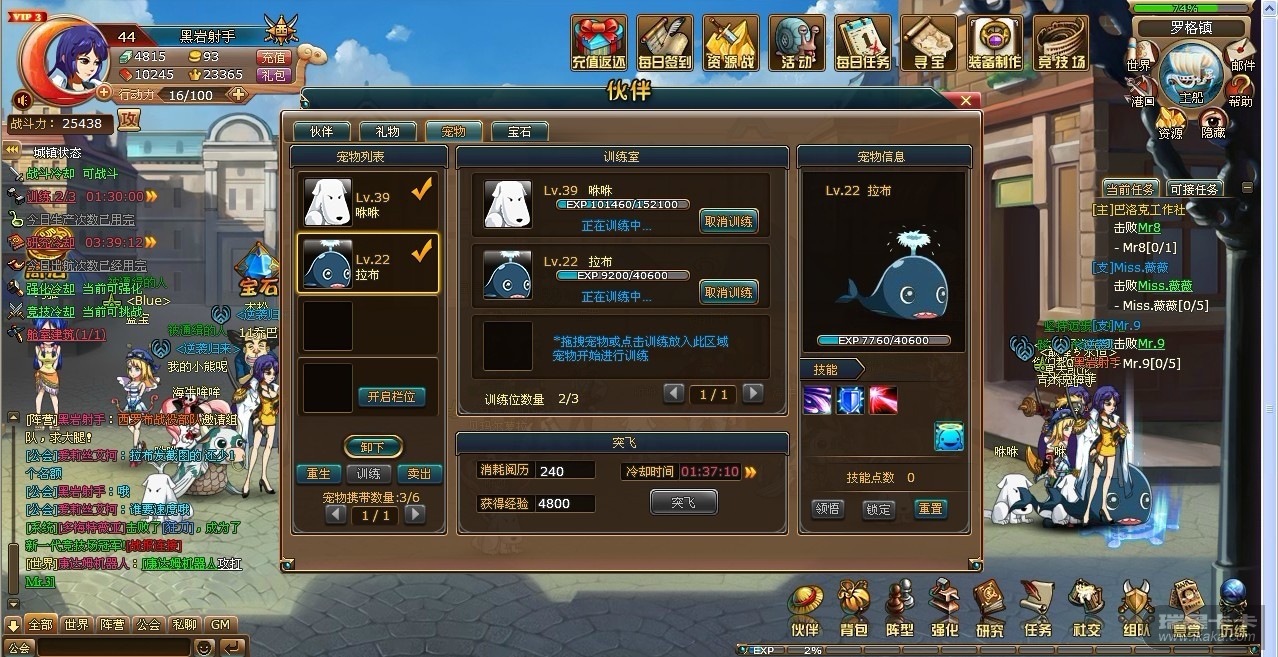This screenshot has height=657, width=1278.
Task: Cancel training for 咻咻
Action: pos(728,221)
